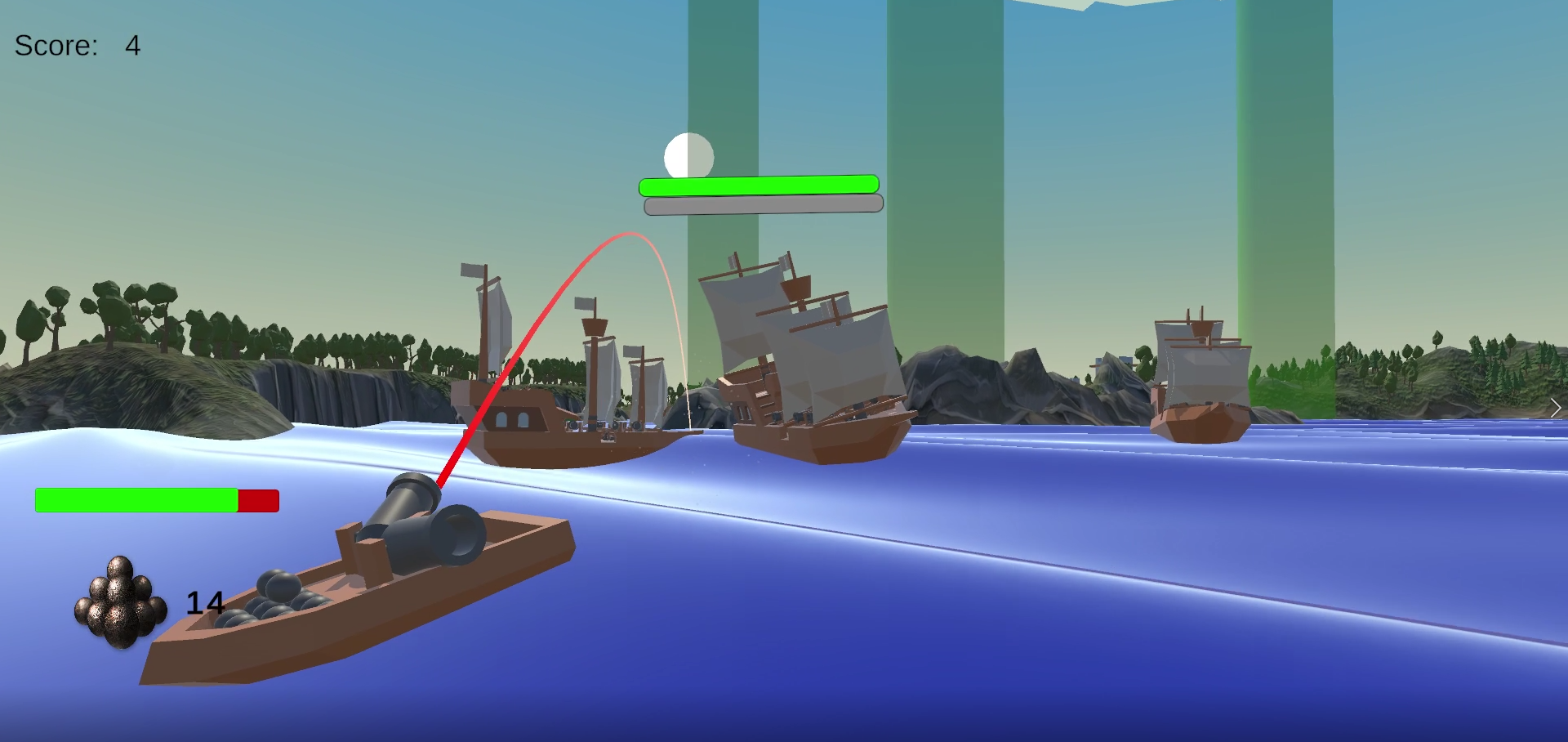
Task: Click the score value 4
Action: [x=132, y=47]
